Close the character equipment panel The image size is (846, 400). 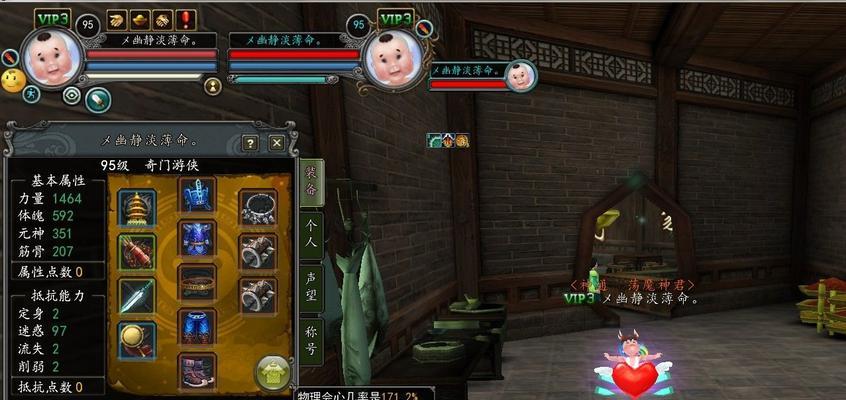[x=277, y=143]
